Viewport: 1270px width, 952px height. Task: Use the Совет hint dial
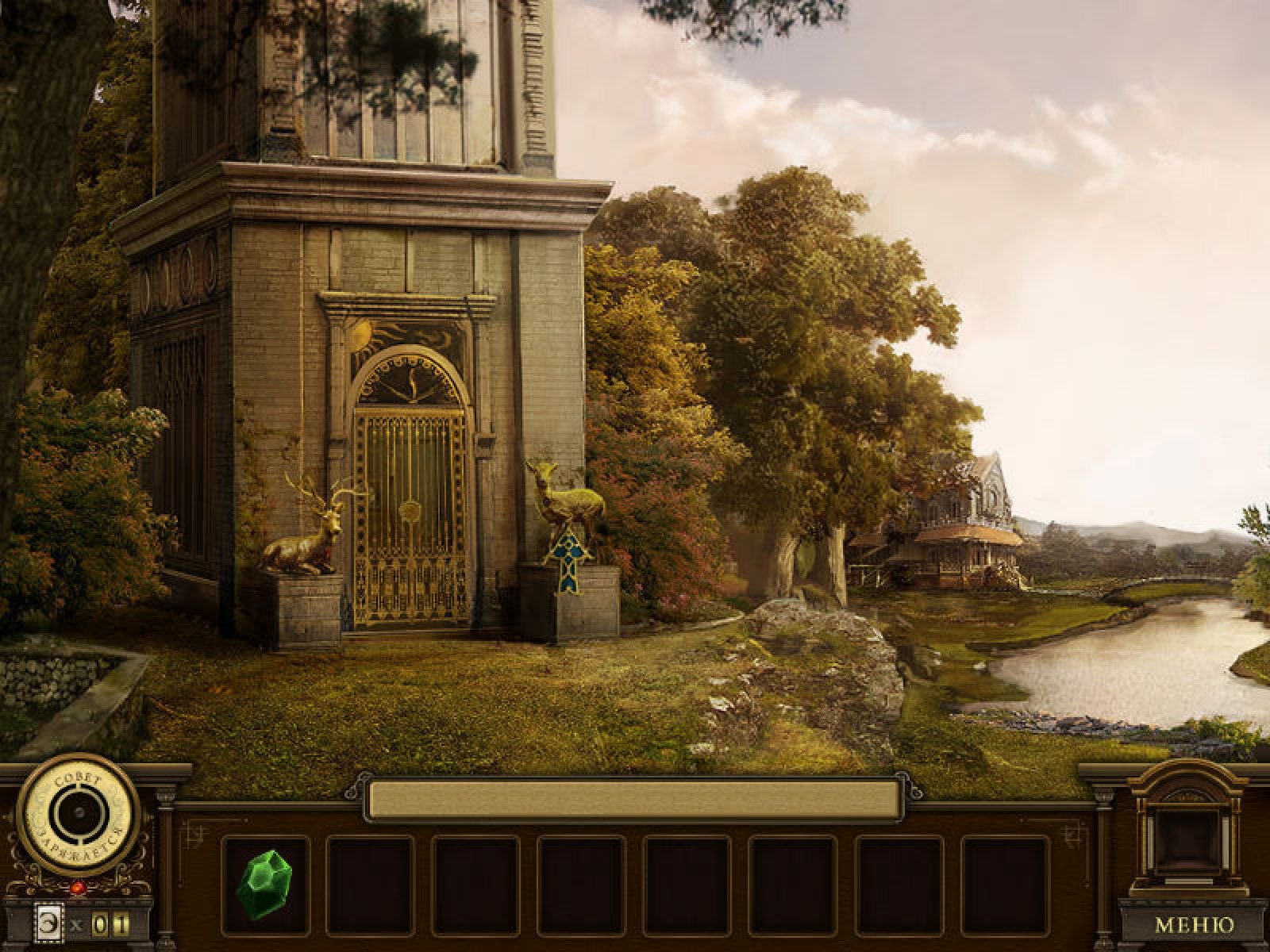coord(79,814)
